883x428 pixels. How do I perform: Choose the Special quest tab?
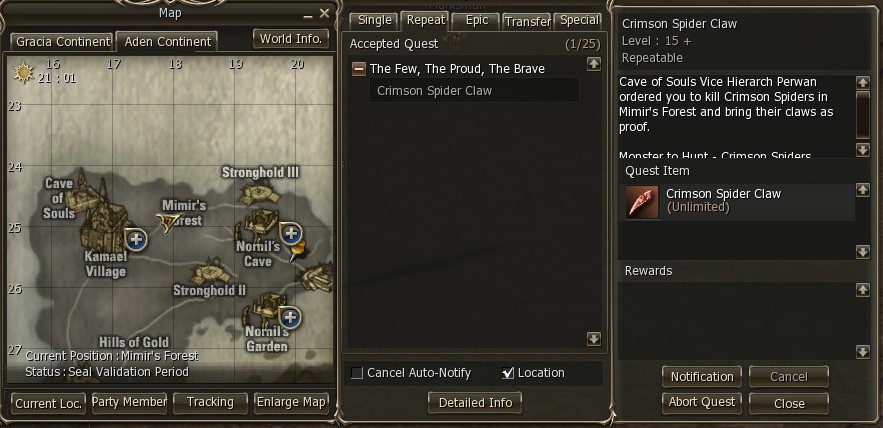580,20
